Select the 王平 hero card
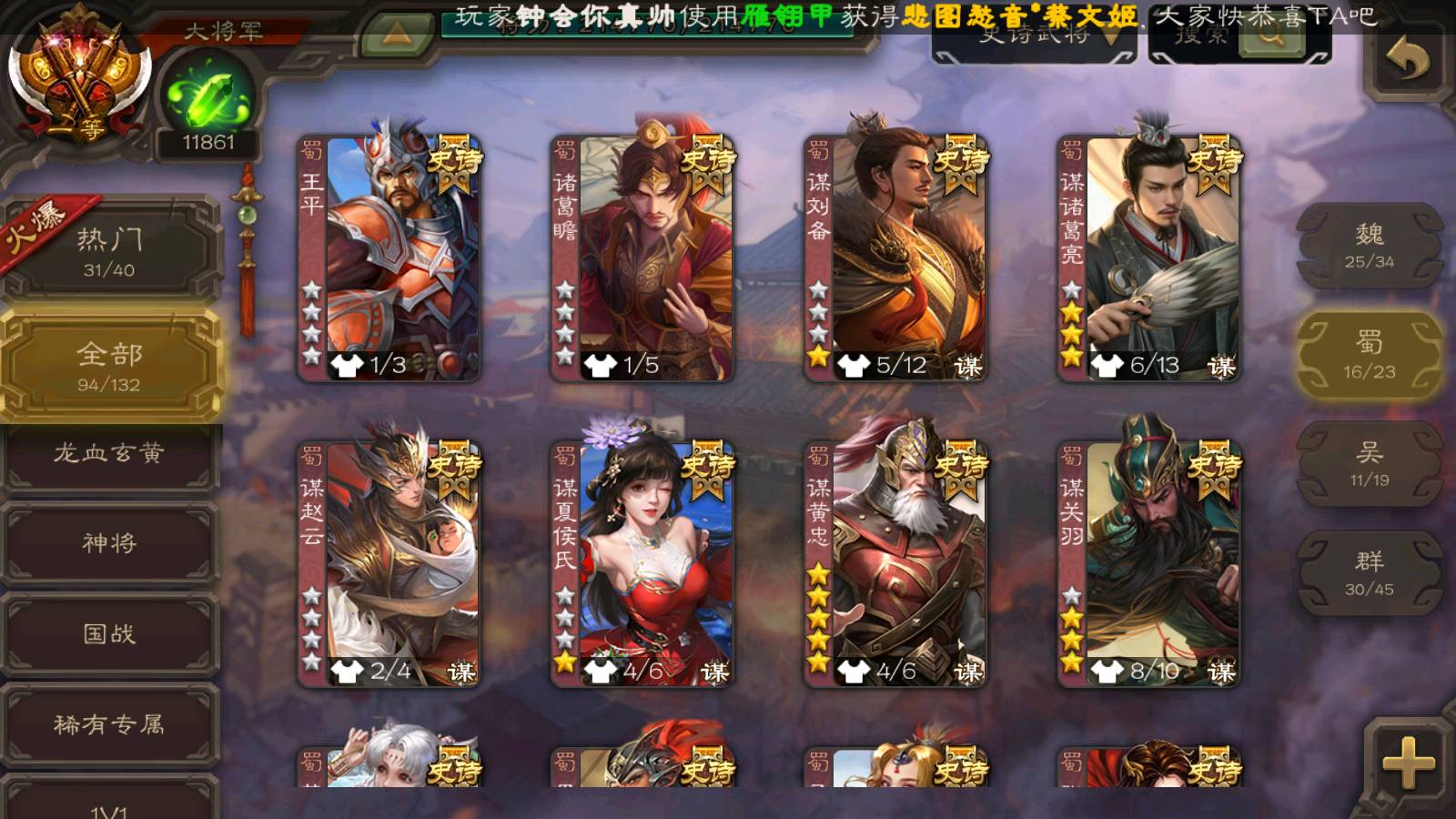The height and width of the screenshot is (819, 1456). [x=389, y=258]
